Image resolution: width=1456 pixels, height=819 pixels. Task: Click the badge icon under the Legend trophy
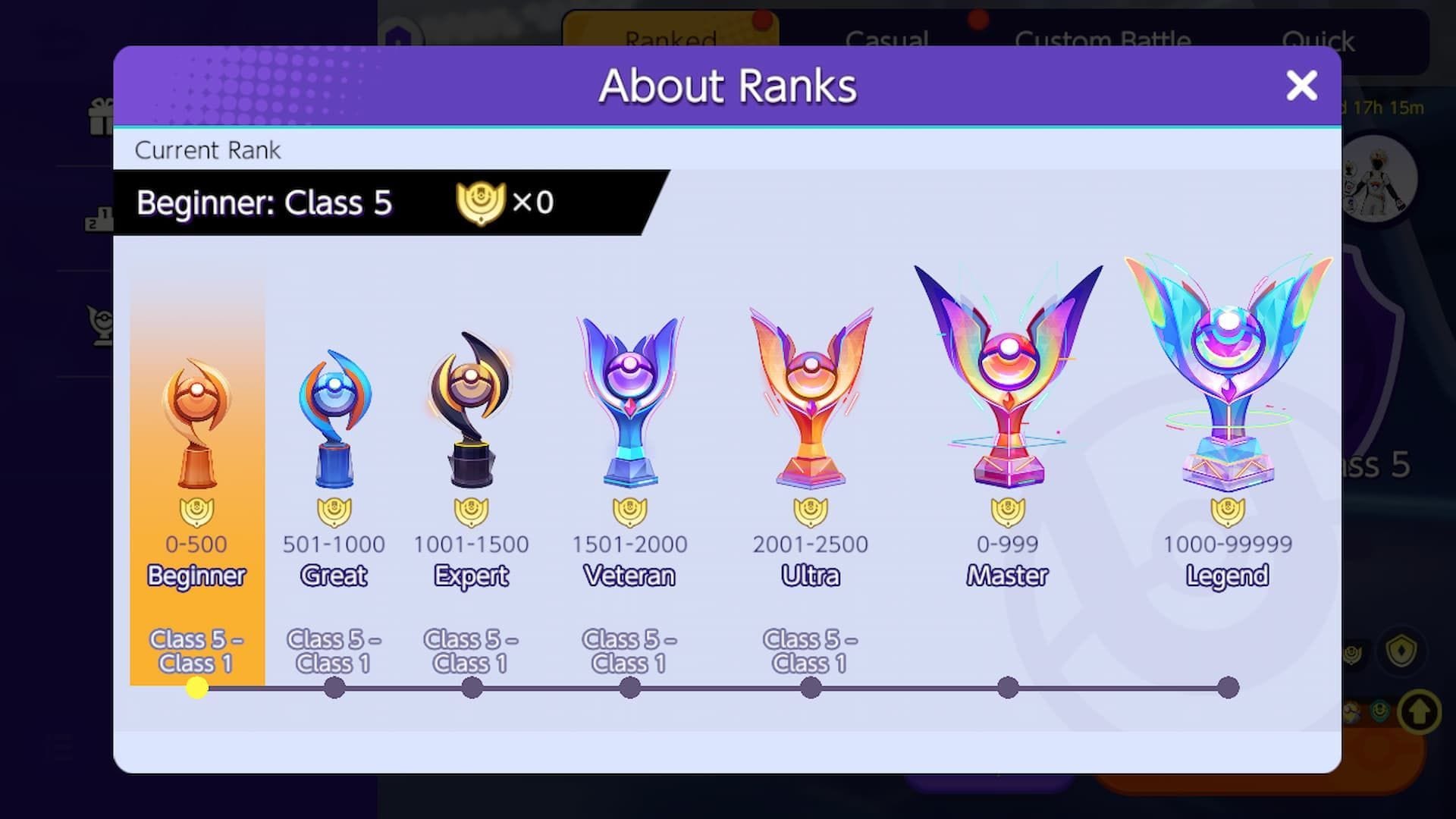click(x=1228, y=511)
